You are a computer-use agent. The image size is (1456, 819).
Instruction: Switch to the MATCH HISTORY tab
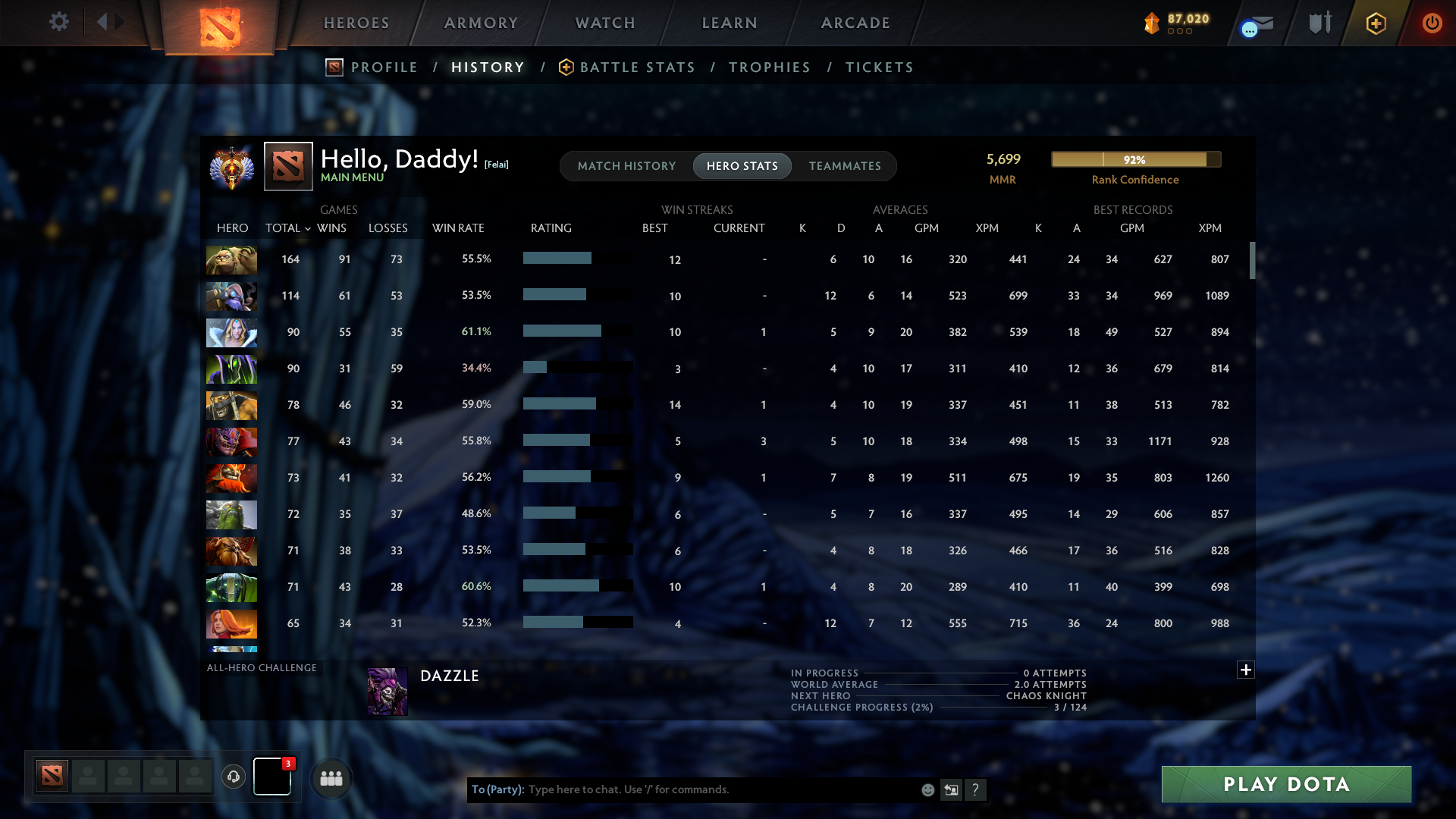pos(626,165)
